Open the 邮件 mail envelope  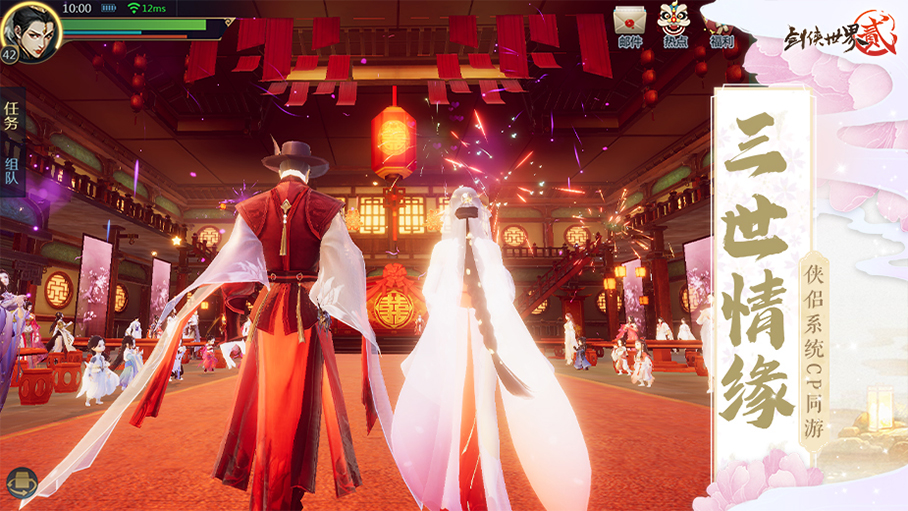pyautogui.click(x=629, y=24)
